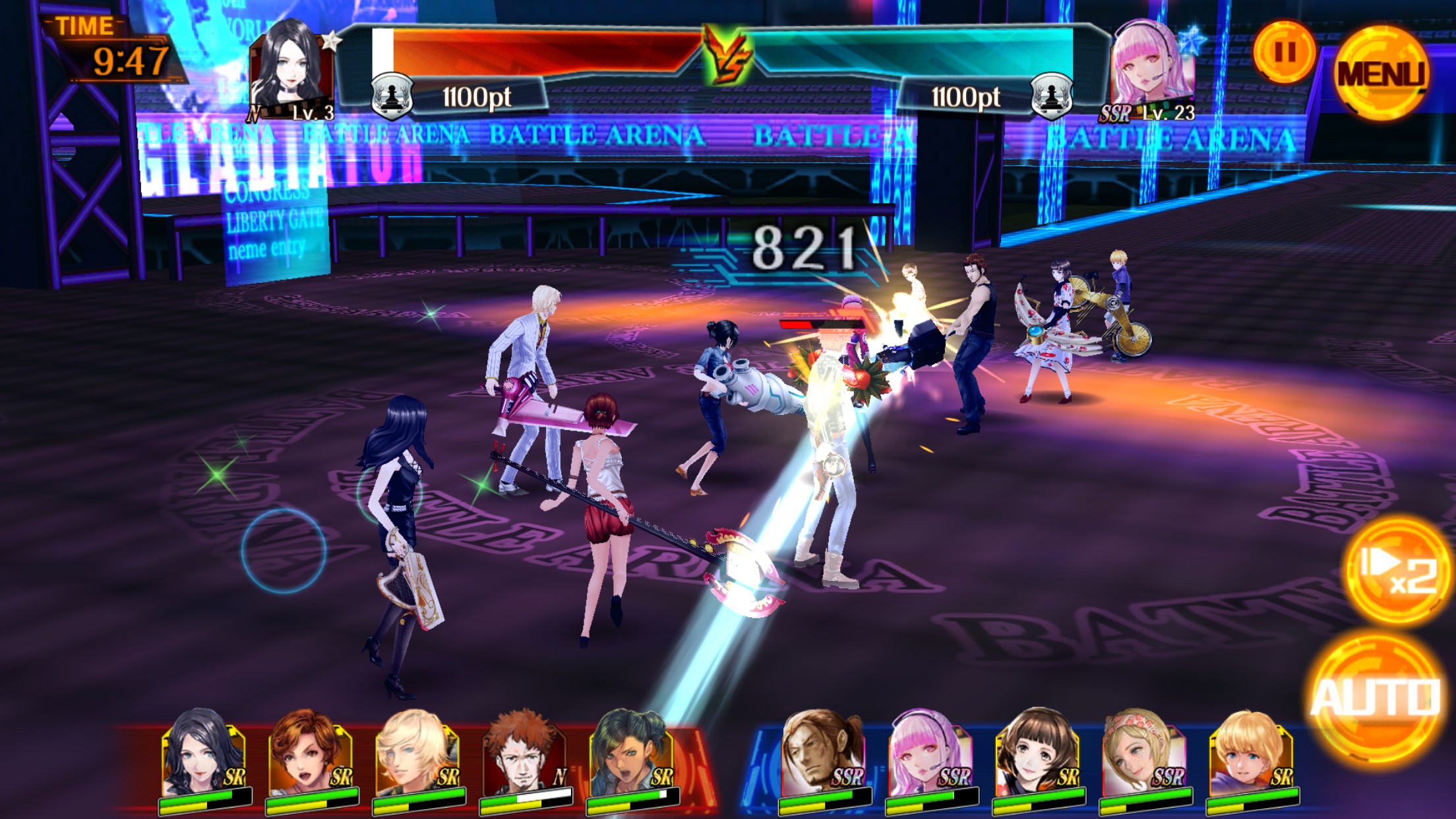Open the orange MENU button
This screenshot has width=1456, height=819.
[x=1381, y=73]
